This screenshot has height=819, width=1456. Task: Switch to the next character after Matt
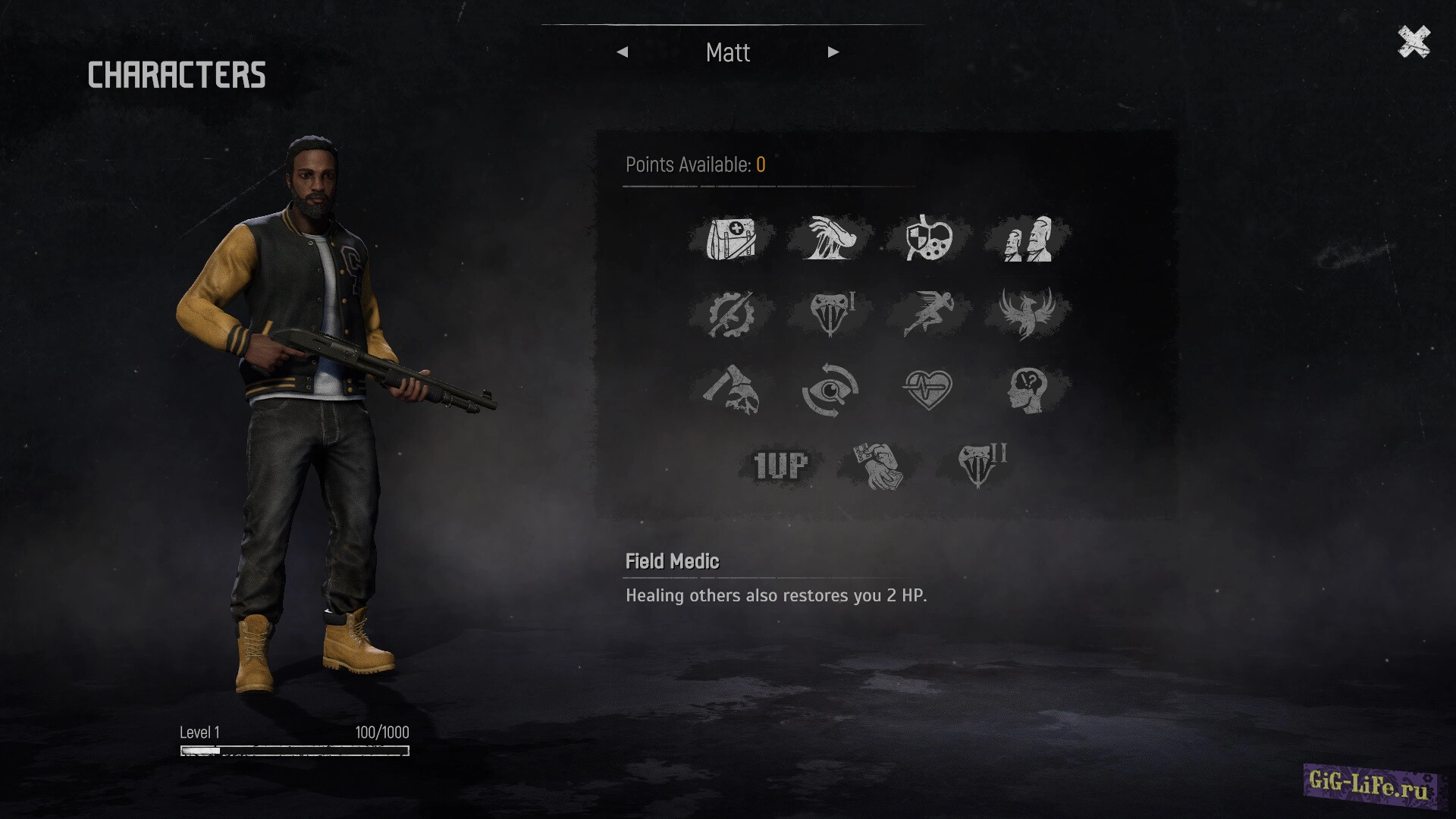[833, 52]
